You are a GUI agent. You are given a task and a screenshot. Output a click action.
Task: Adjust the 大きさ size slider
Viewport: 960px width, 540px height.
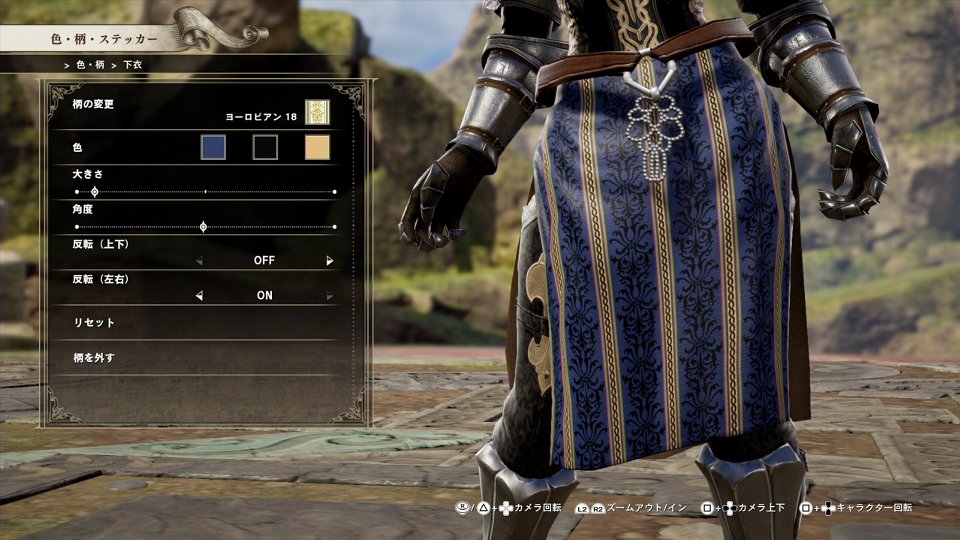95,191
